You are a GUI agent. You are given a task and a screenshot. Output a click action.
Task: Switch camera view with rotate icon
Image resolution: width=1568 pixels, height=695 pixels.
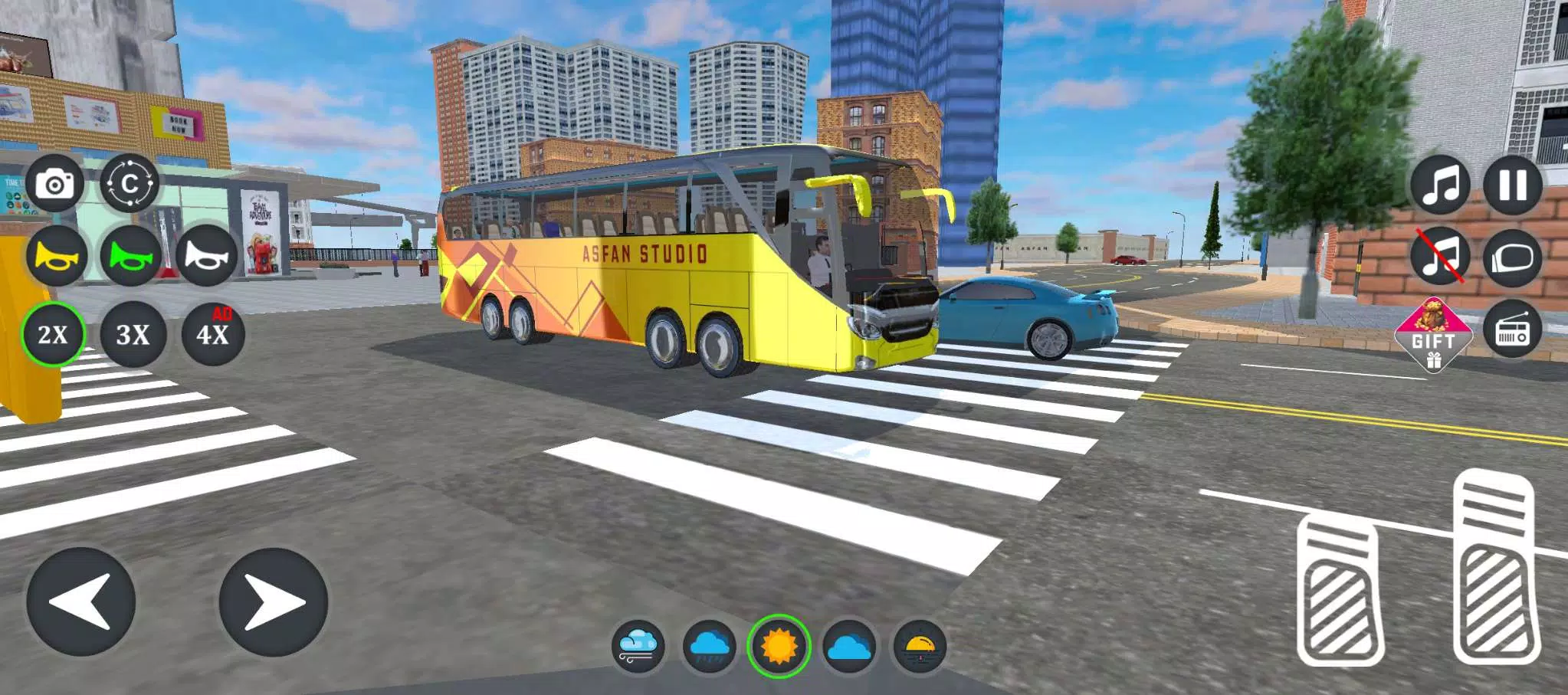[130, 182]
